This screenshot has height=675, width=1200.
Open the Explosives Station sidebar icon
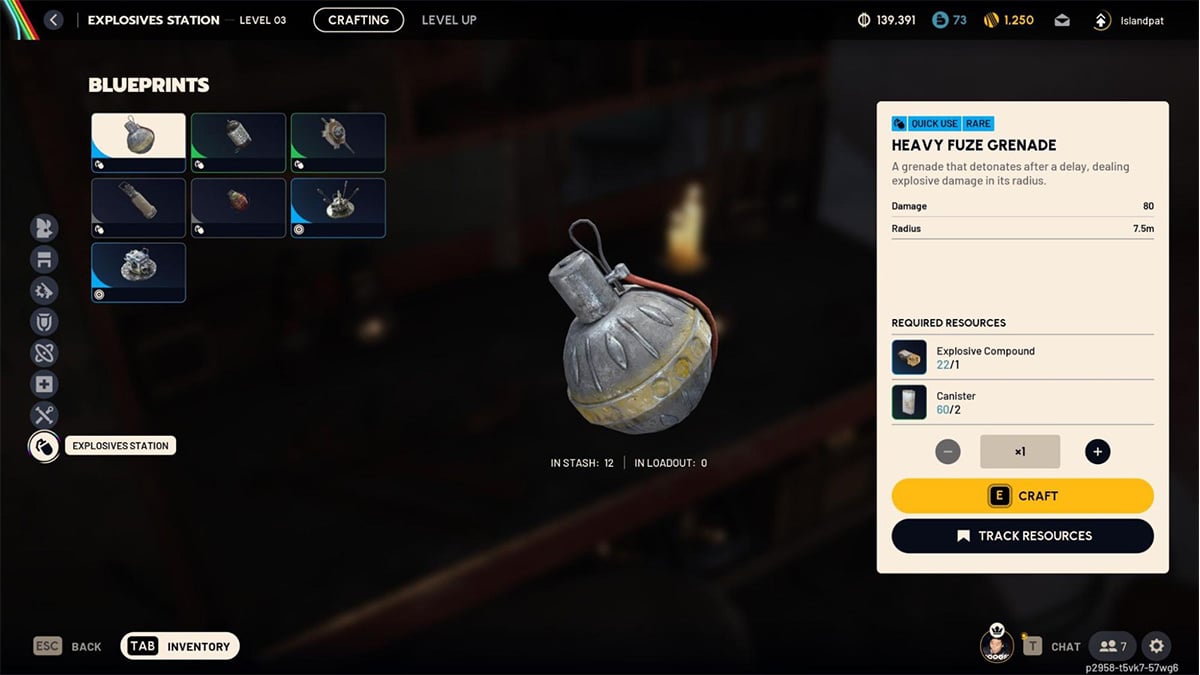click(44, 446)
